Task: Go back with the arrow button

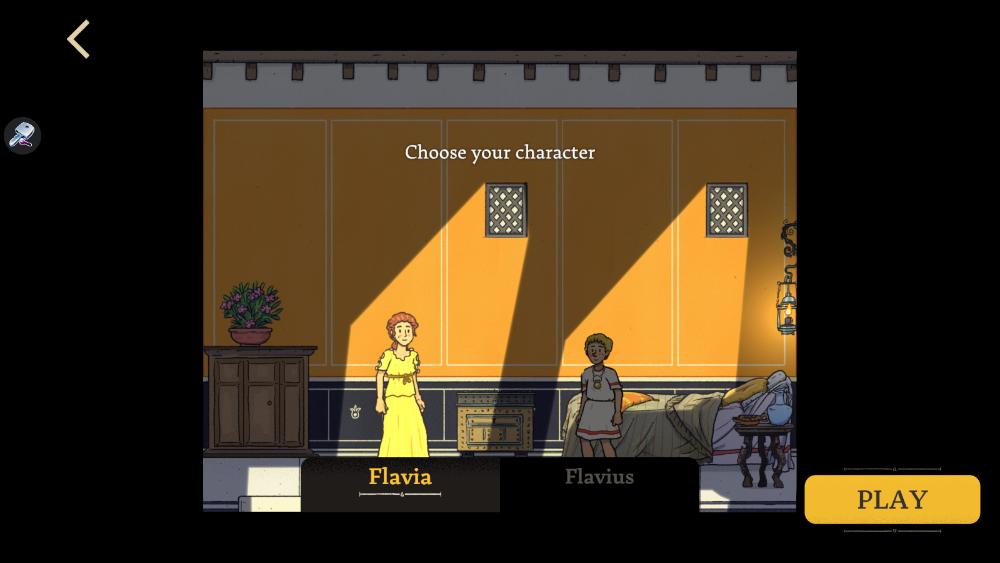Action: click(79, 40)
